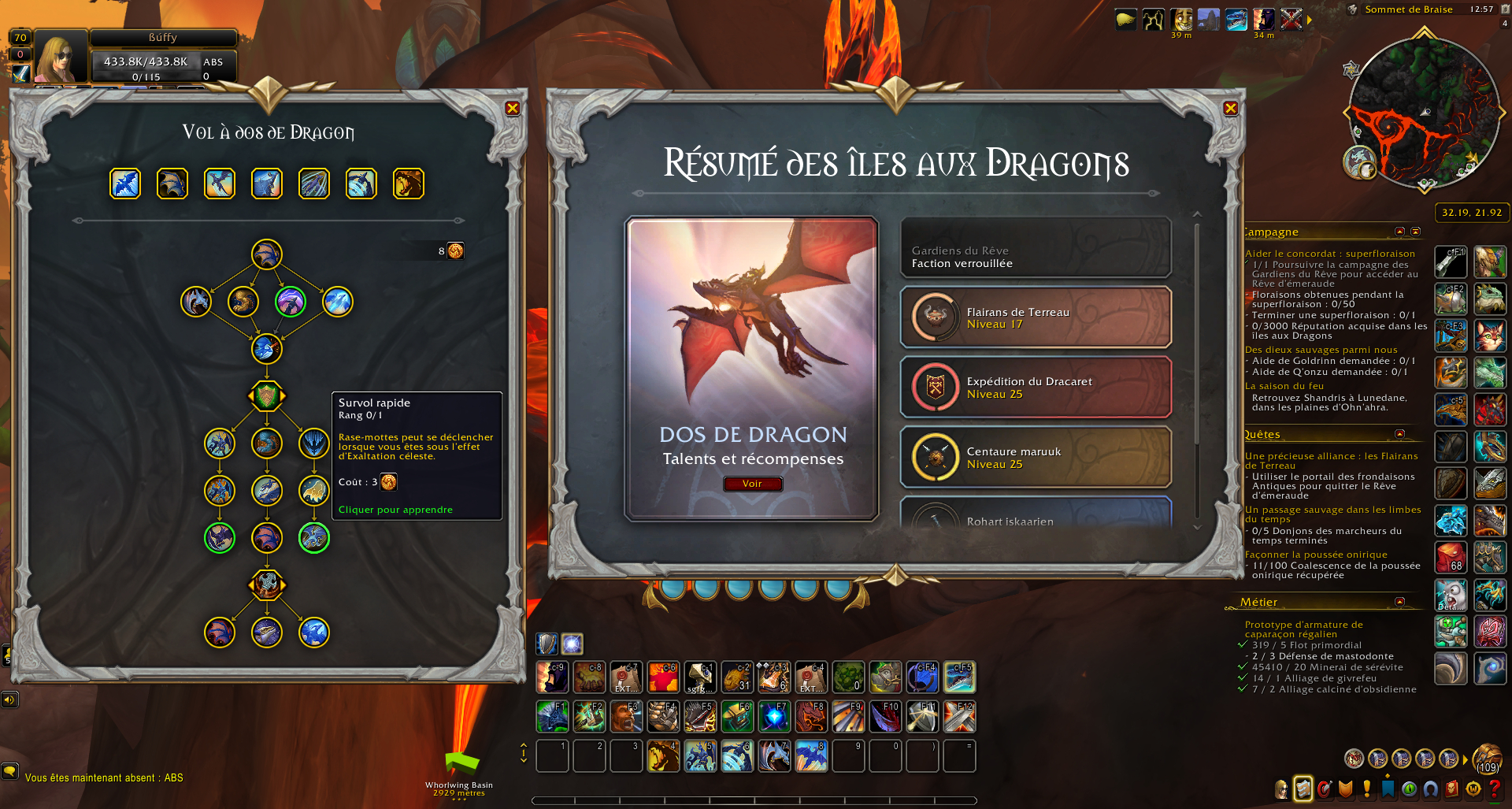The image size is (1512, 809).
Task: Click the top dragon head talent node
Action: point(267,254)
